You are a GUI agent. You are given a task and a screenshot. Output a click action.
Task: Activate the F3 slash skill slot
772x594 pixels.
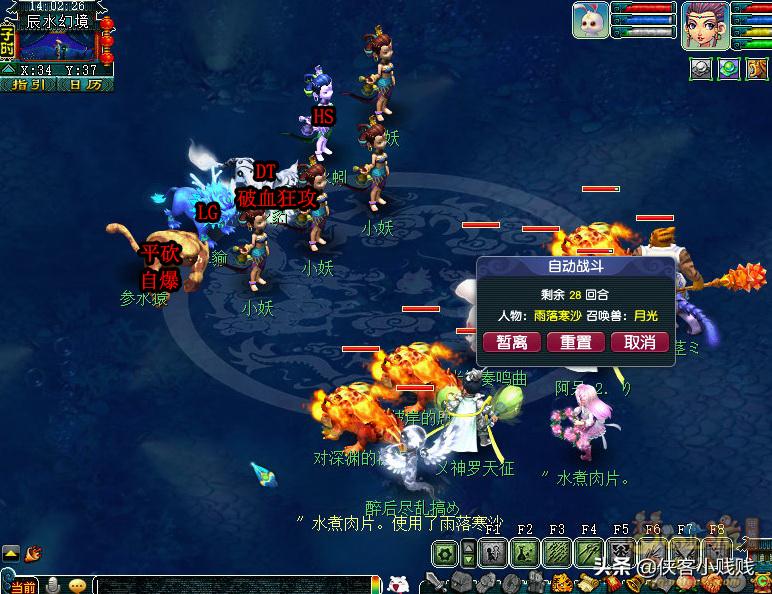point(557,552)
